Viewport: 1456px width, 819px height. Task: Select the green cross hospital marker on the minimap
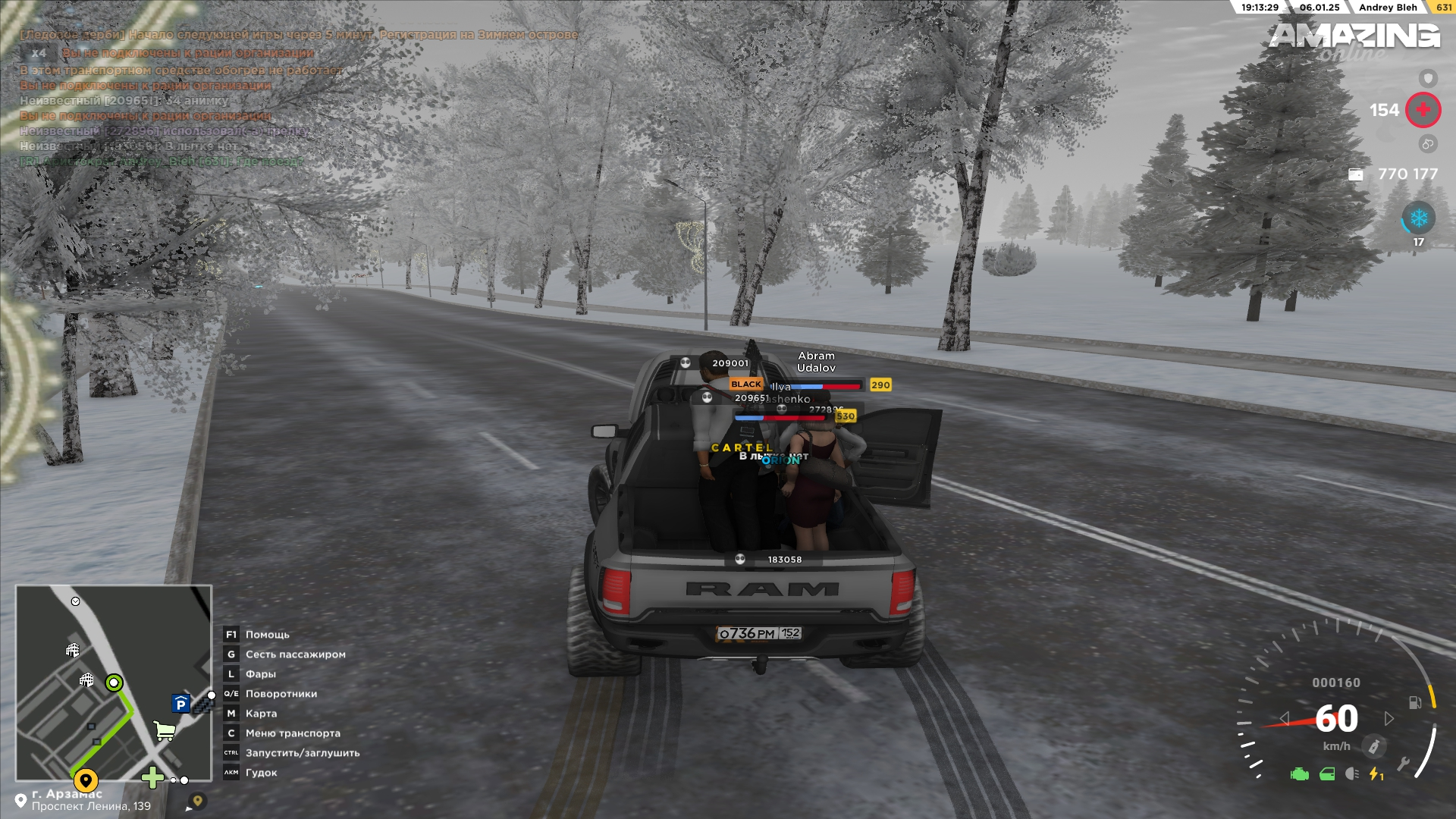152,777
